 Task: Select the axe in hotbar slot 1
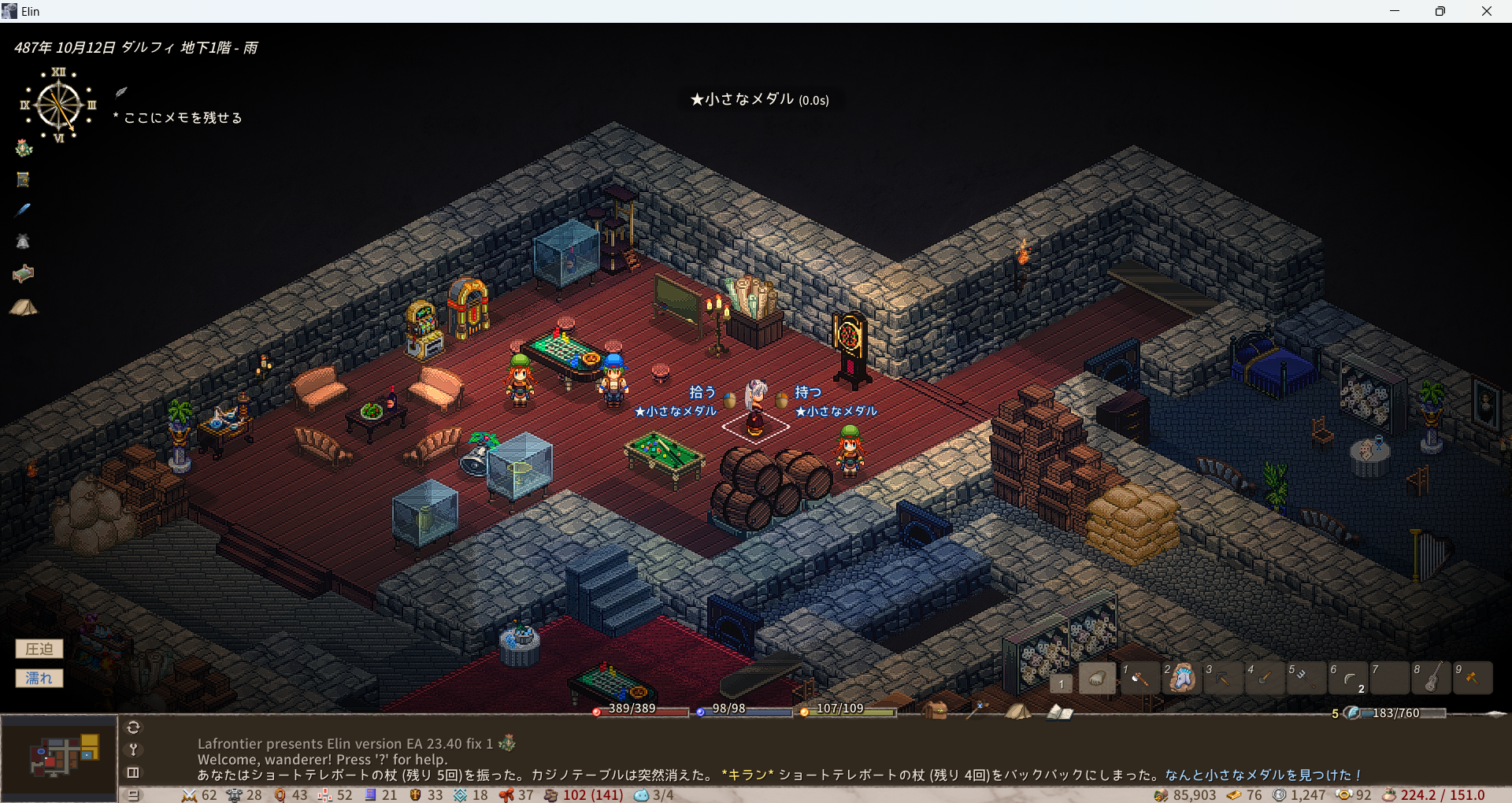pos(1139,678)
